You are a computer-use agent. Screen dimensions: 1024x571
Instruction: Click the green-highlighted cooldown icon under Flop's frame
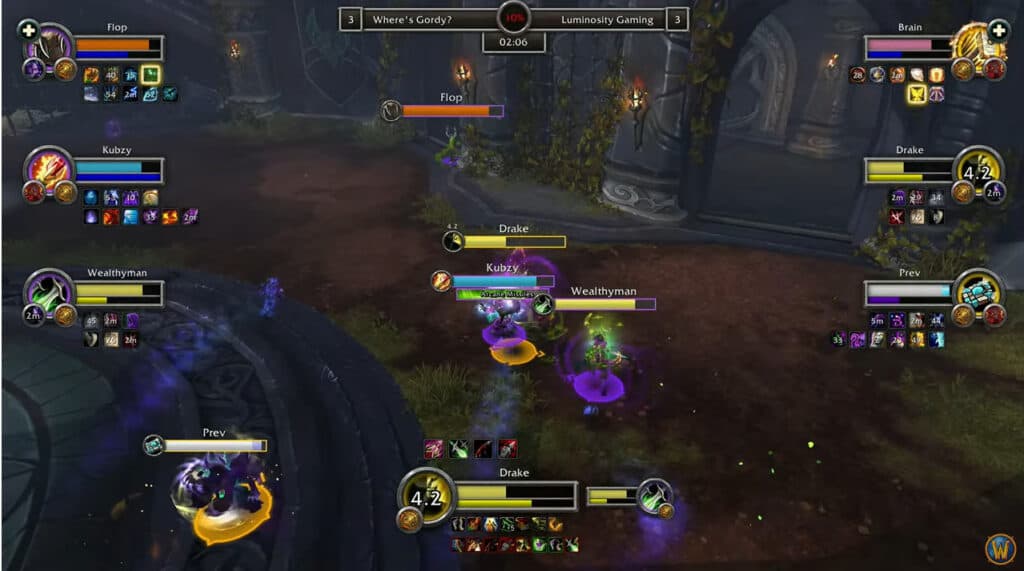(151, 74)
